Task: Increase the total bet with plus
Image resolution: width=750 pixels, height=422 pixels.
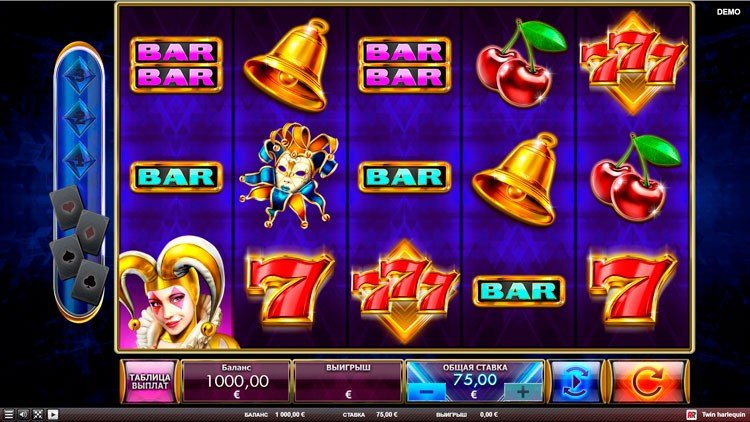Action: [x=522, y=392]
